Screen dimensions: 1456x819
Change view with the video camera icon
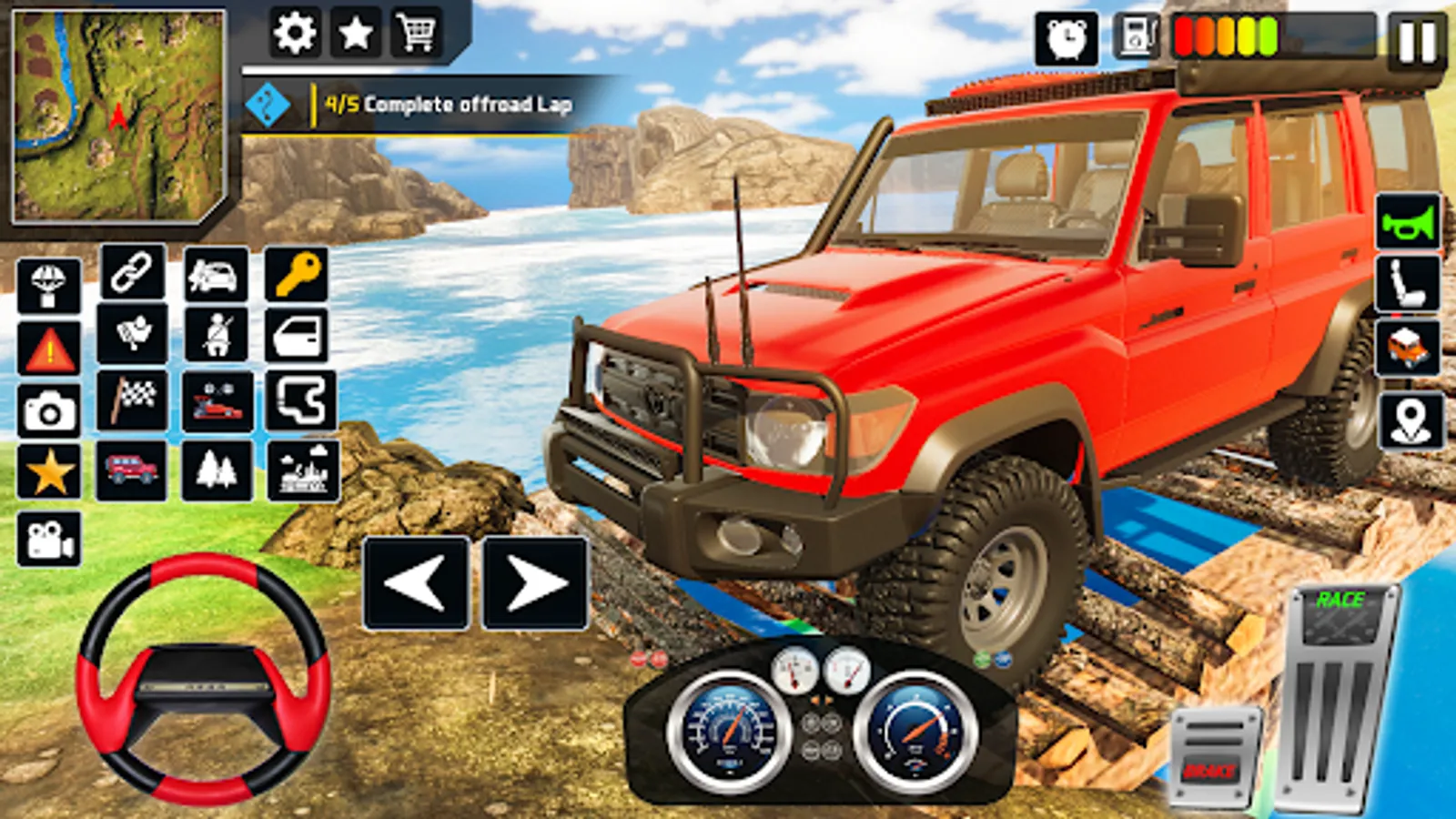[49, 540]
